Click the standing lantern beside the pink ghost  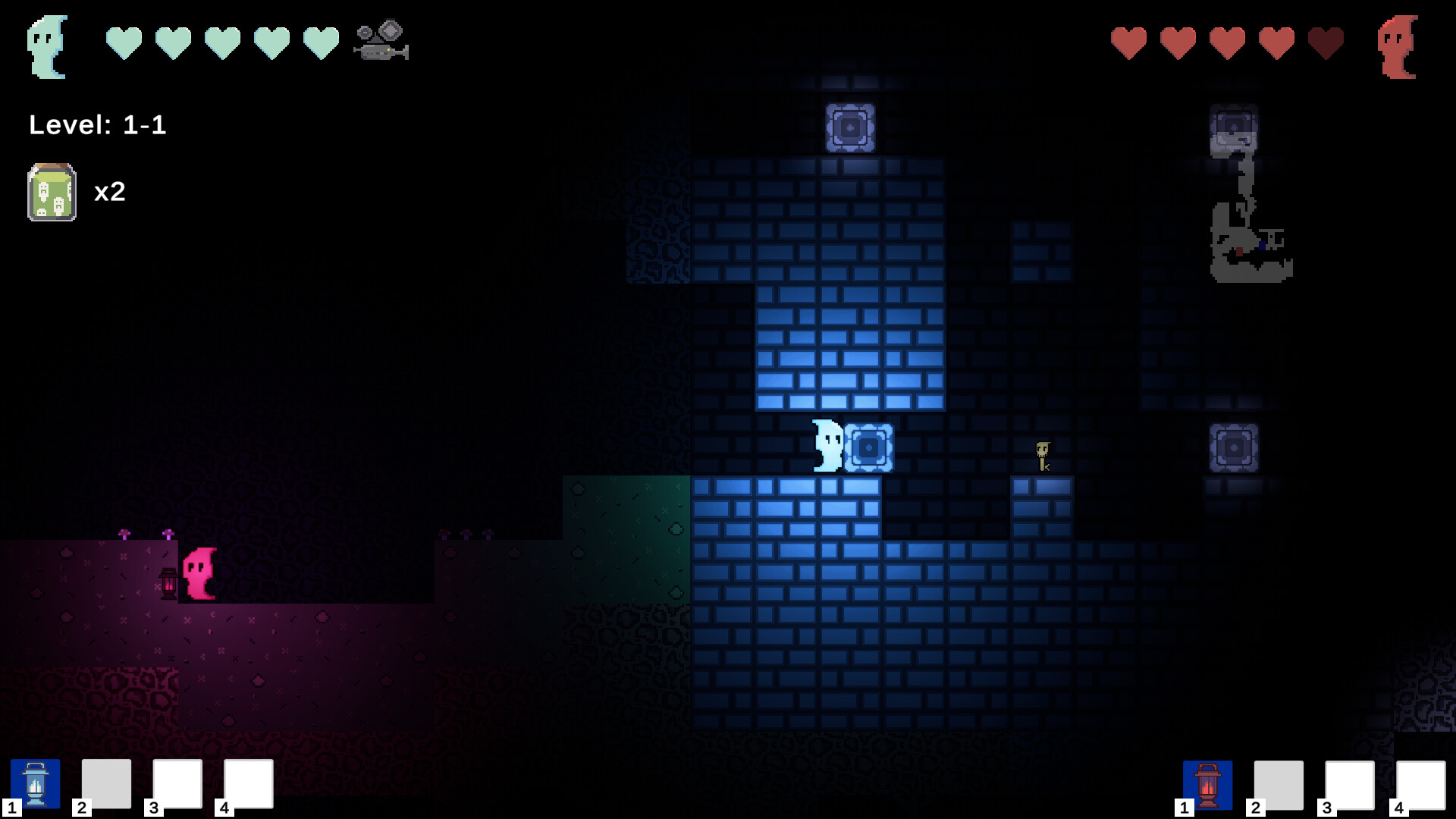click(168, 585)
